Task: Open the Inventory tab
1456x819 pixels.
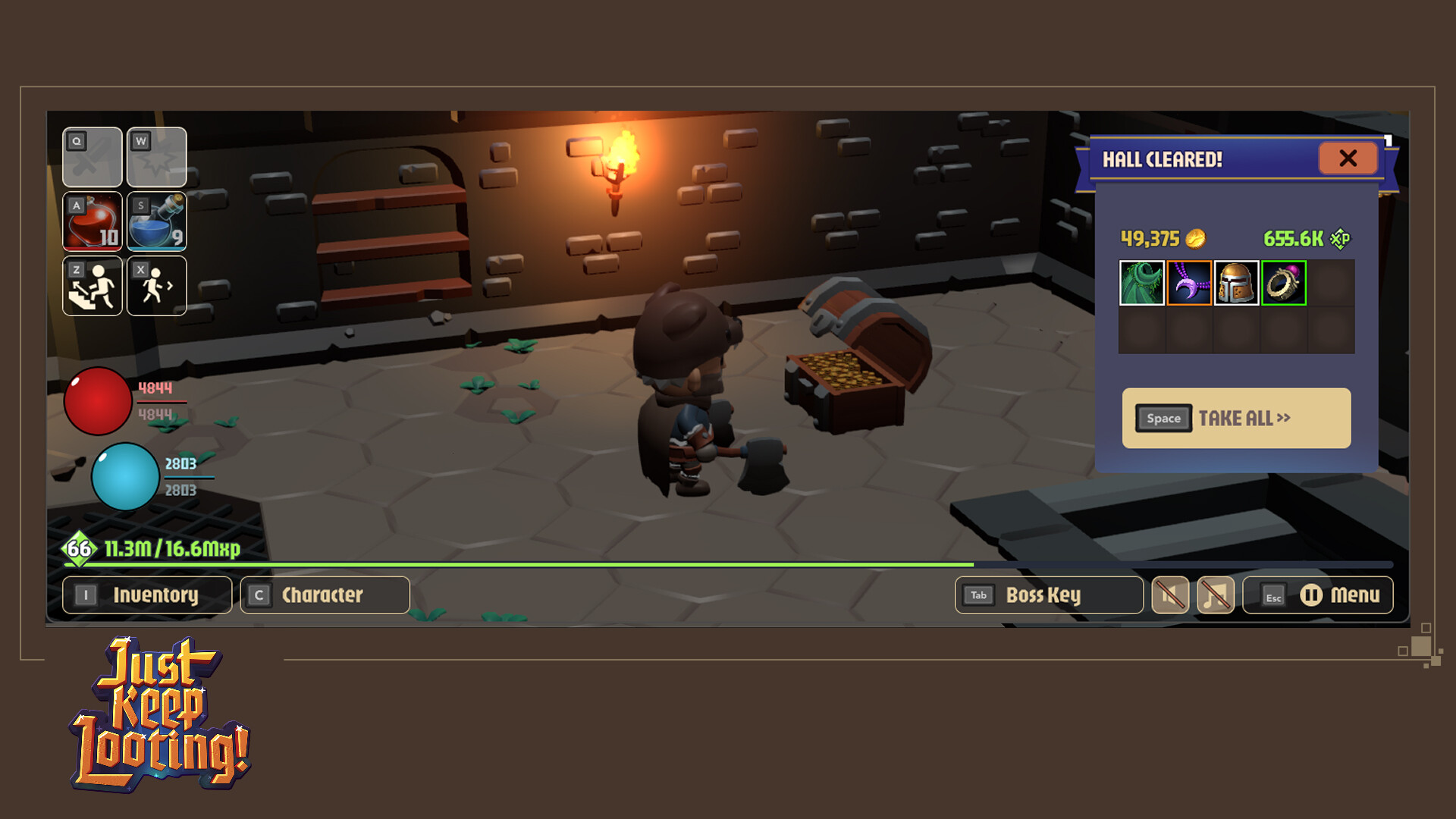Action: pos(146,595)
